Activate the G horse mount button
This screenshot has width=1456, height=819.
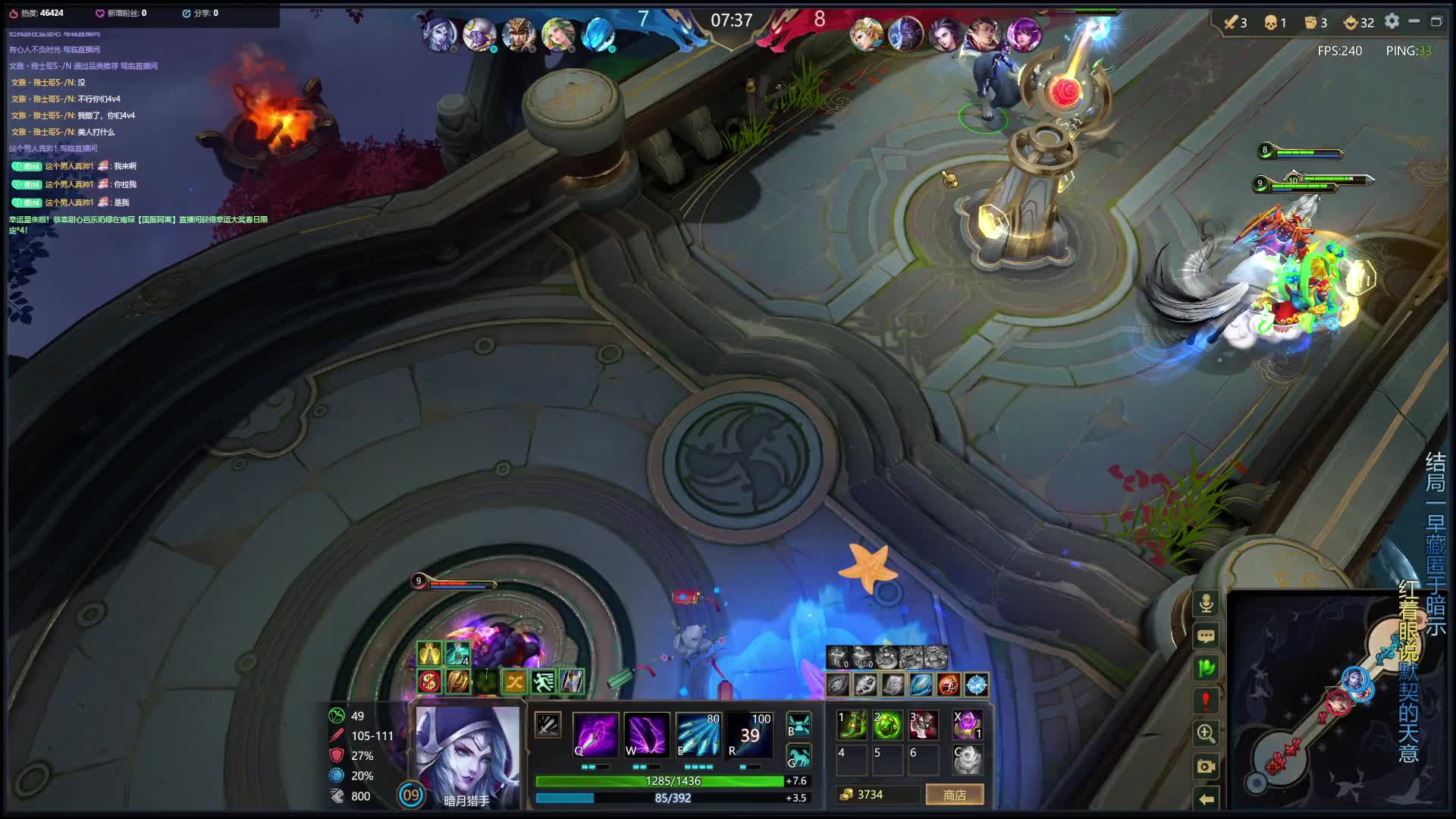799,756
